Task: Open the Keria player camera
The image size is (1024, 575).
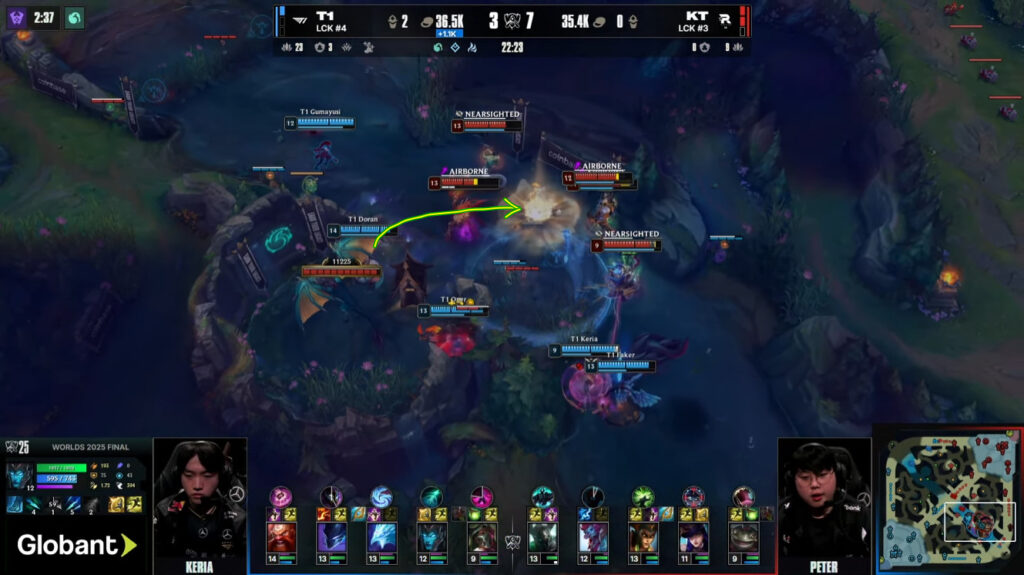Action: coord(199,497)
